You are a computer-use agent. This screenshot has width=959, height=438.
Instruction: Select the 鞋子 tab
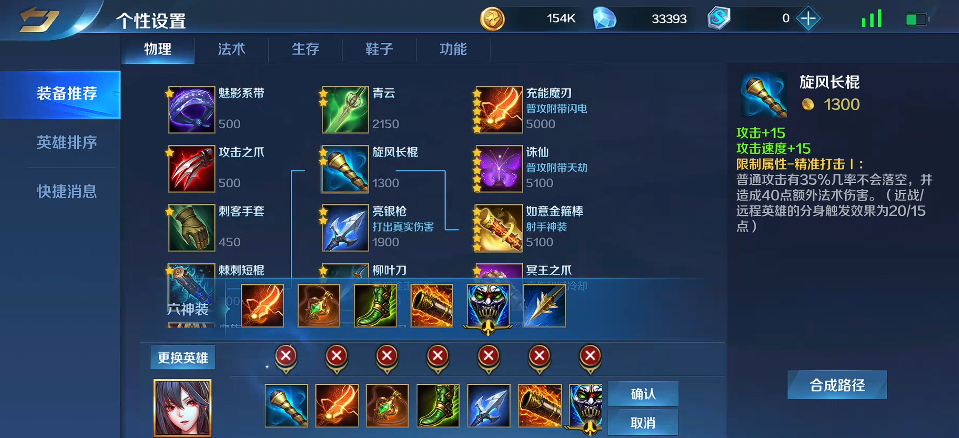point(379,49)
